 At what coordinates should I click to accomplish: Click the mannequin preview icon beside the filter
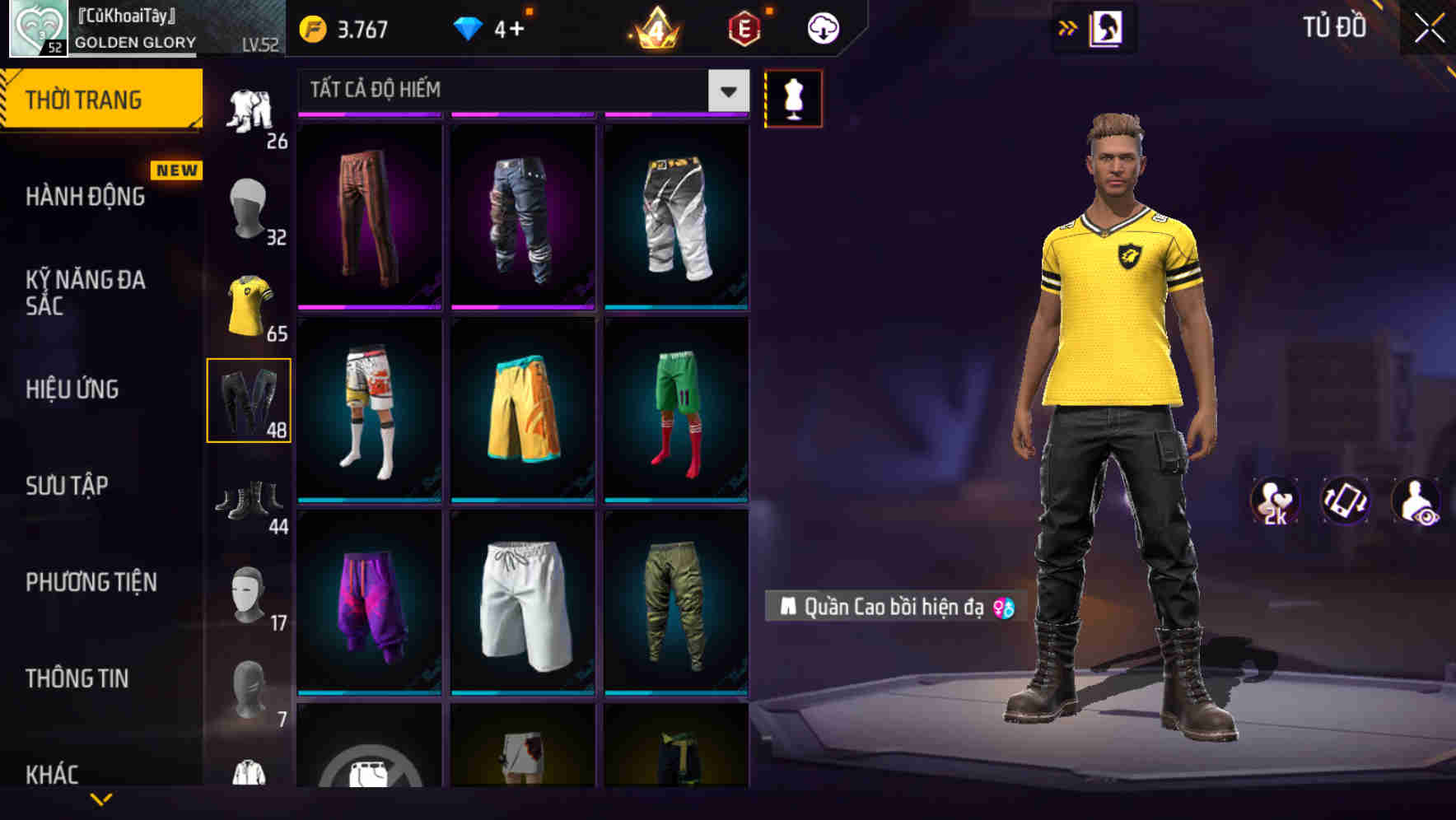tap(793, 98)
